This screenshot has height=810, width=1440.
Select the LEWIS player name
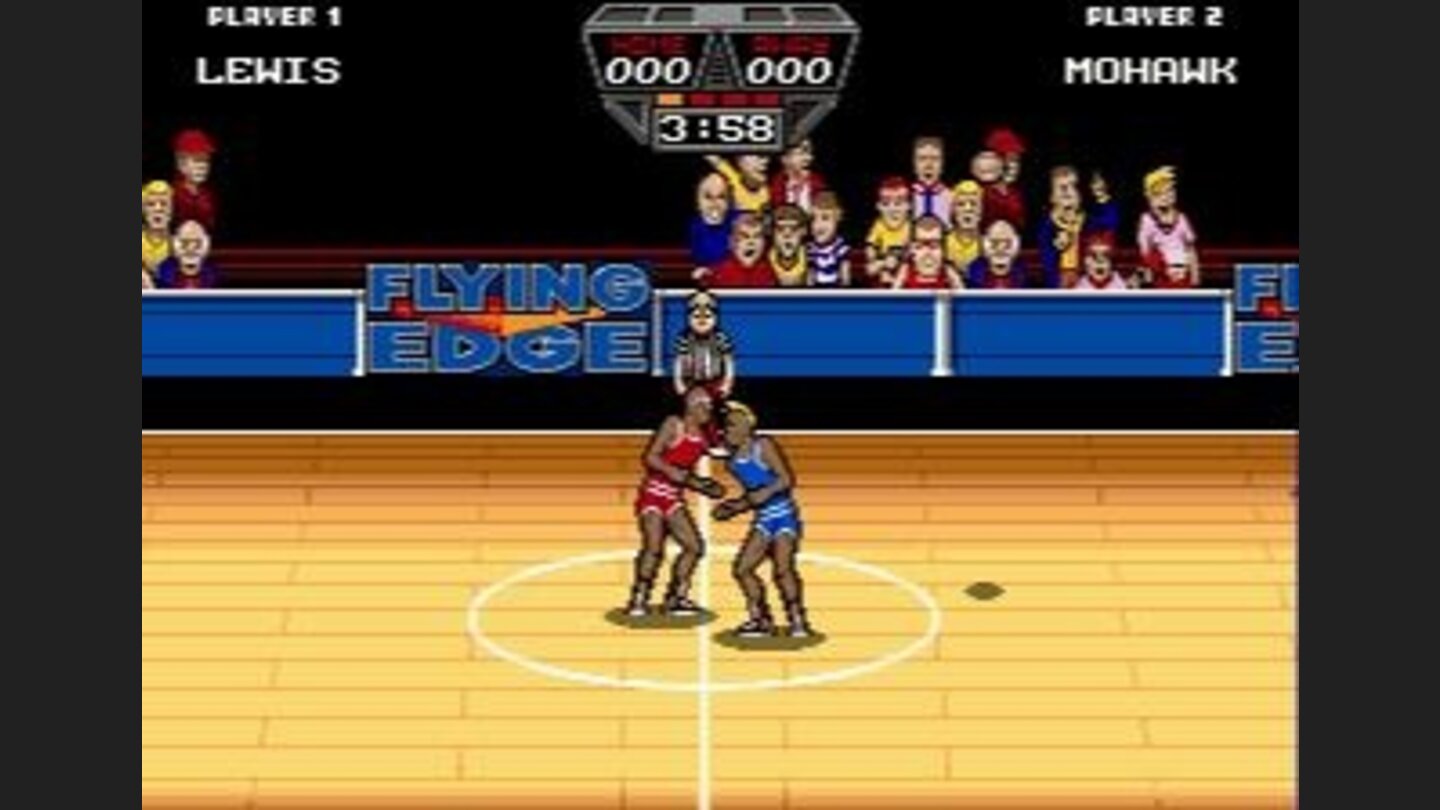point(268,68)
